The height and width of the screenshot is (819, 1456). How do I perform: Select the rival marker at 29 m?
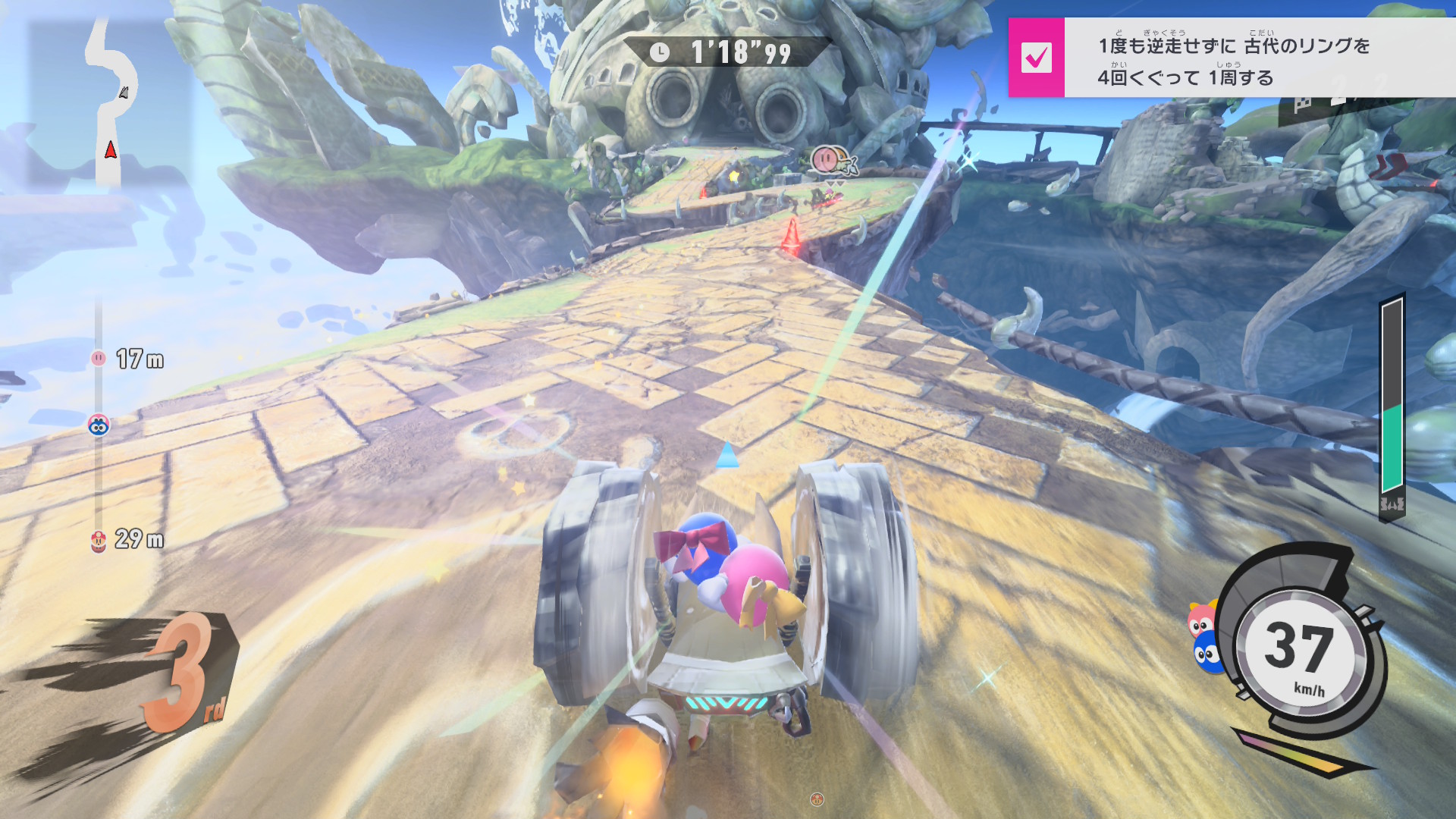(x=99, y=540)
